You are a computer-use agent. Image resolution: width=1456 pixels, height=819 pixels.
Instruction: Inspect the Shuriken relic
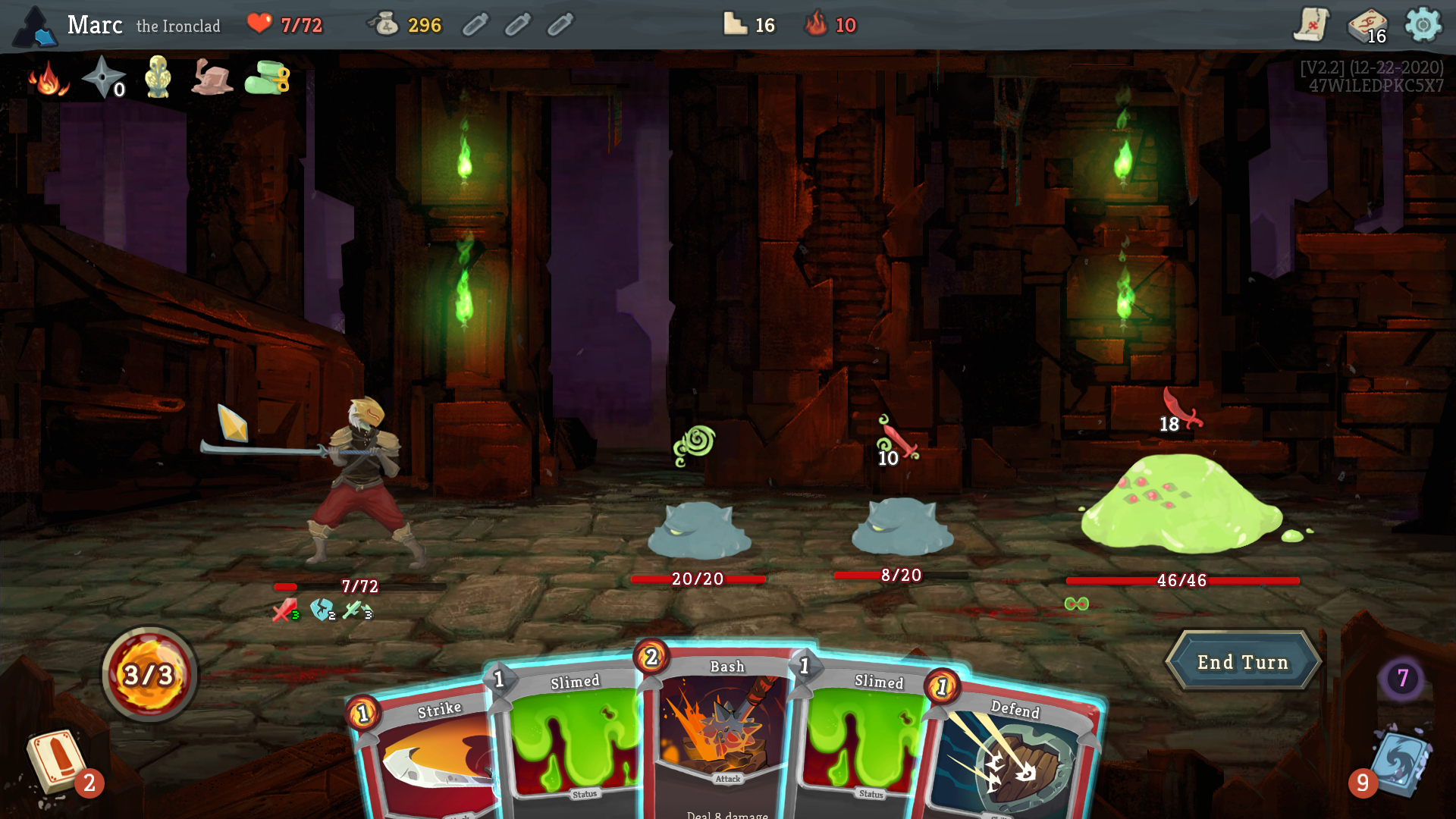(102, 77)
